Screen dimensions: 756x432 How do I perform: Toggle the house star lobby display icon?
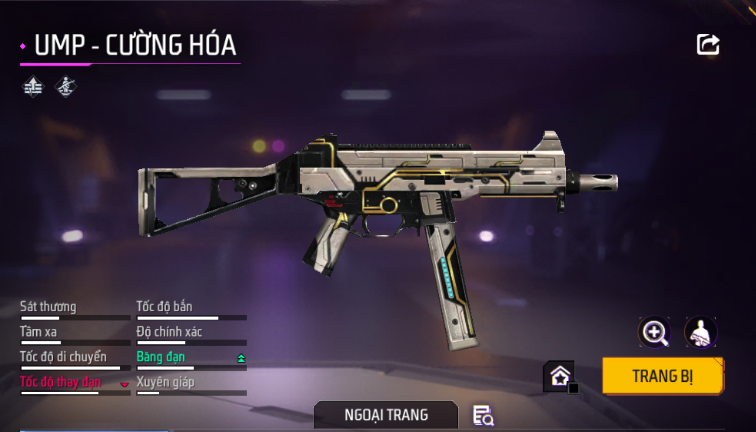[559, 377]
